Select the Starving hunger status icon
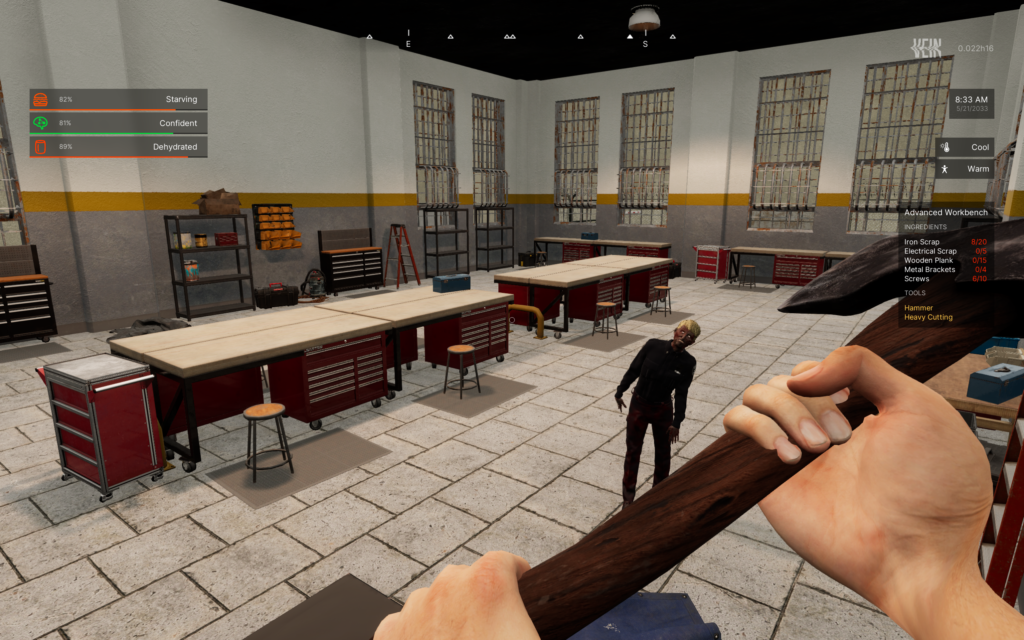The image size is (1024, 640). click(41, 100)
